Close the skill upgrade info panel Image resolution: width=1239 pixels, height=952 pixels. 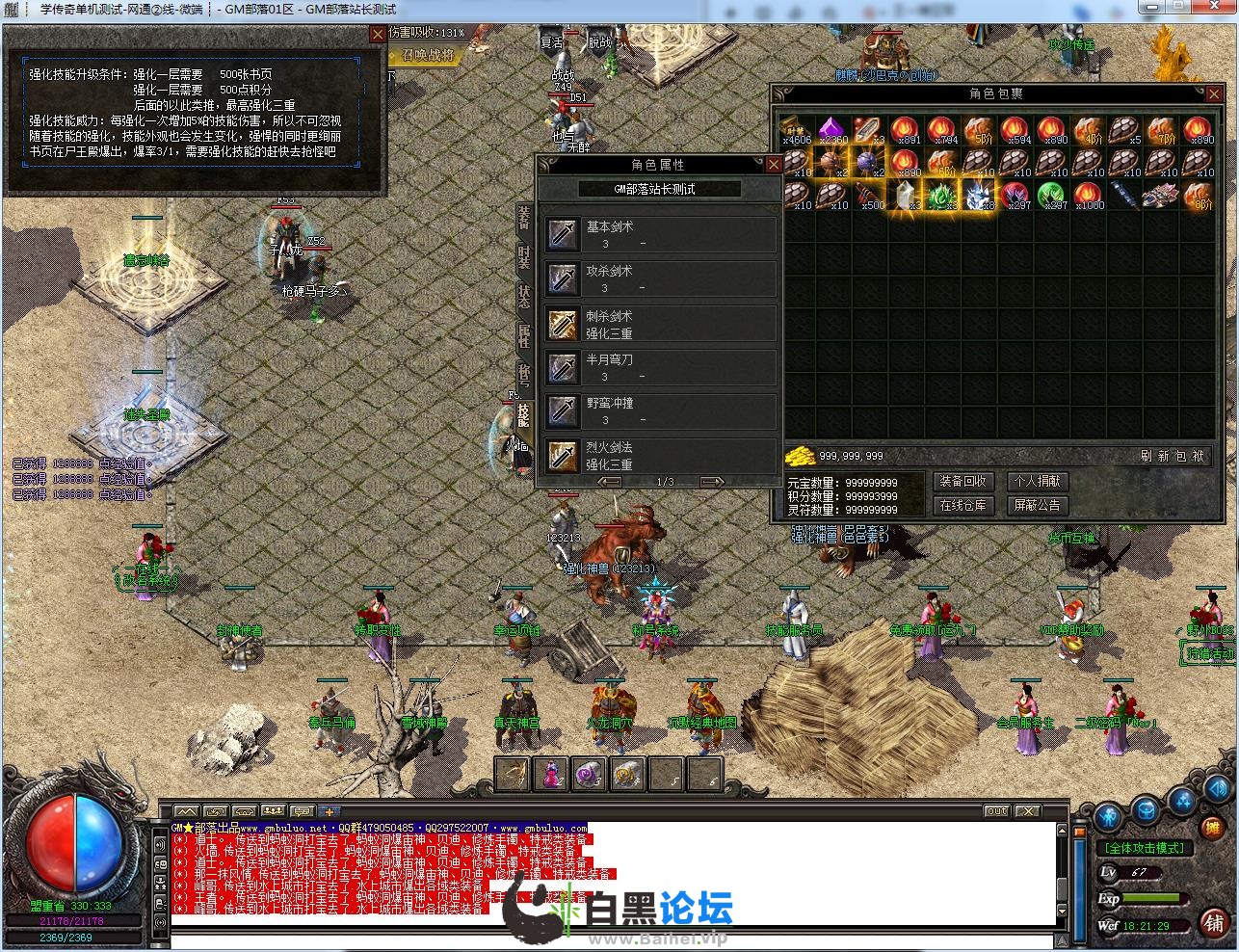pyautogui.click(x=377, y=35)
